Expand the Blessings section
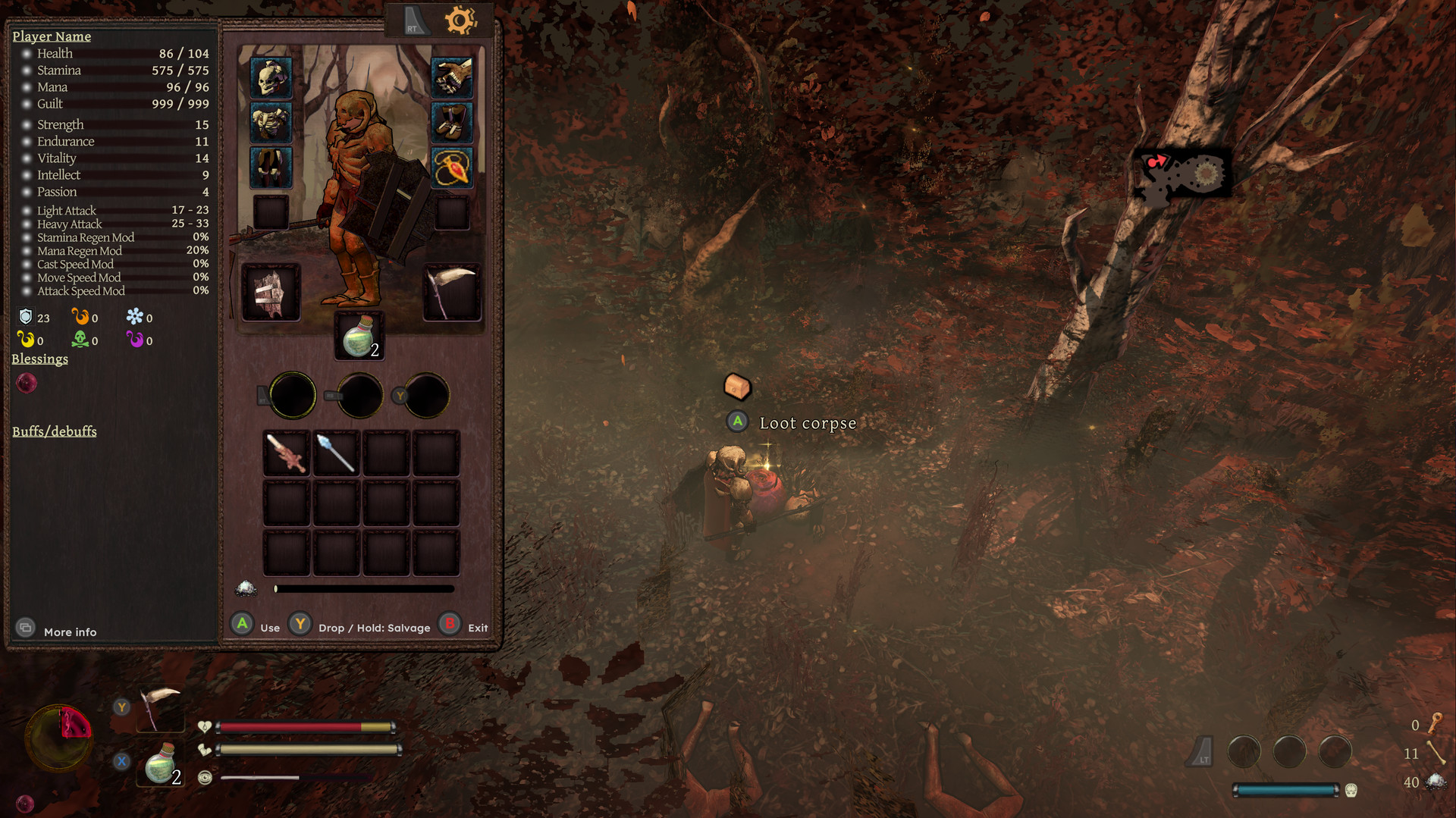 pos(39,359)
